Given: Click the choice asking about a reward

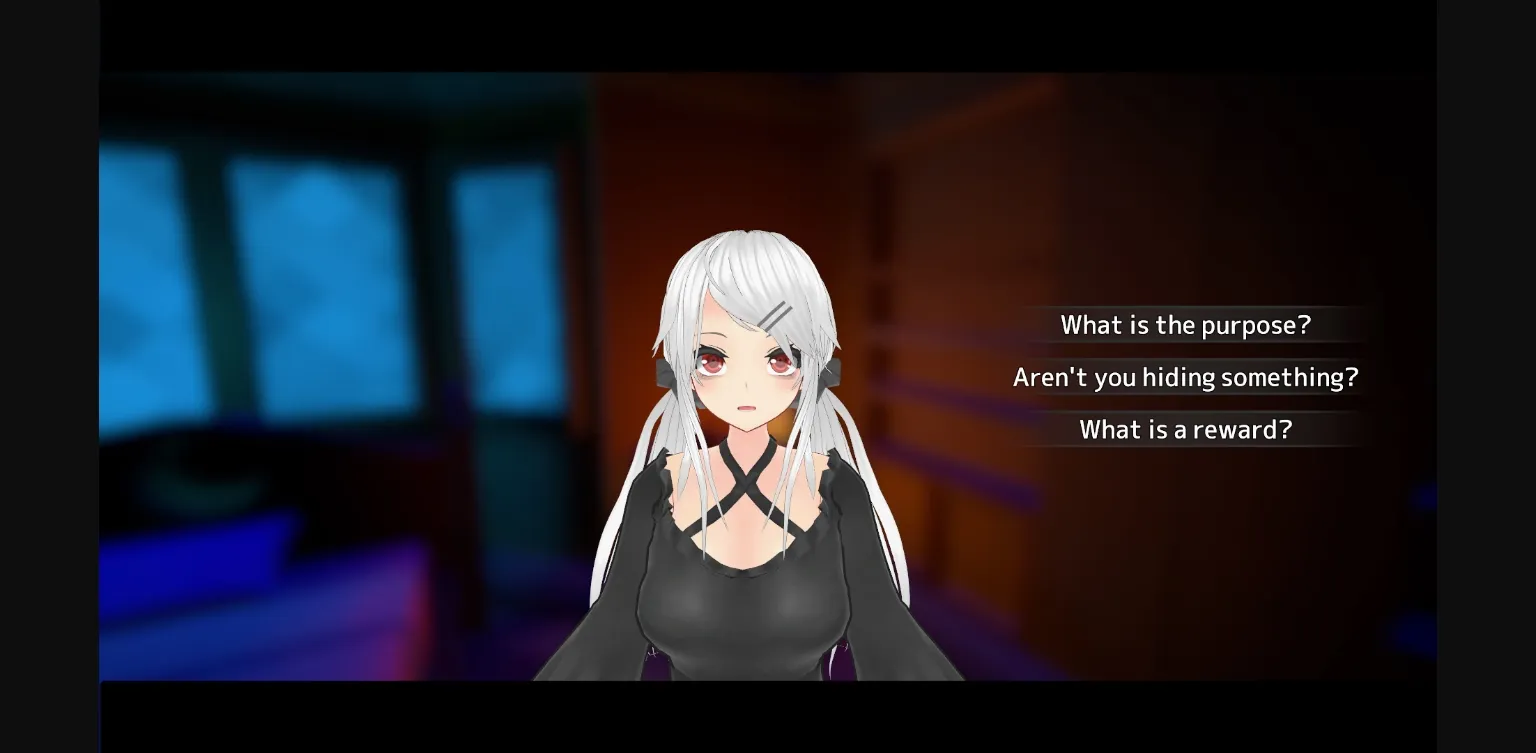Looking at the screenshot, I should click(1186, 429).
